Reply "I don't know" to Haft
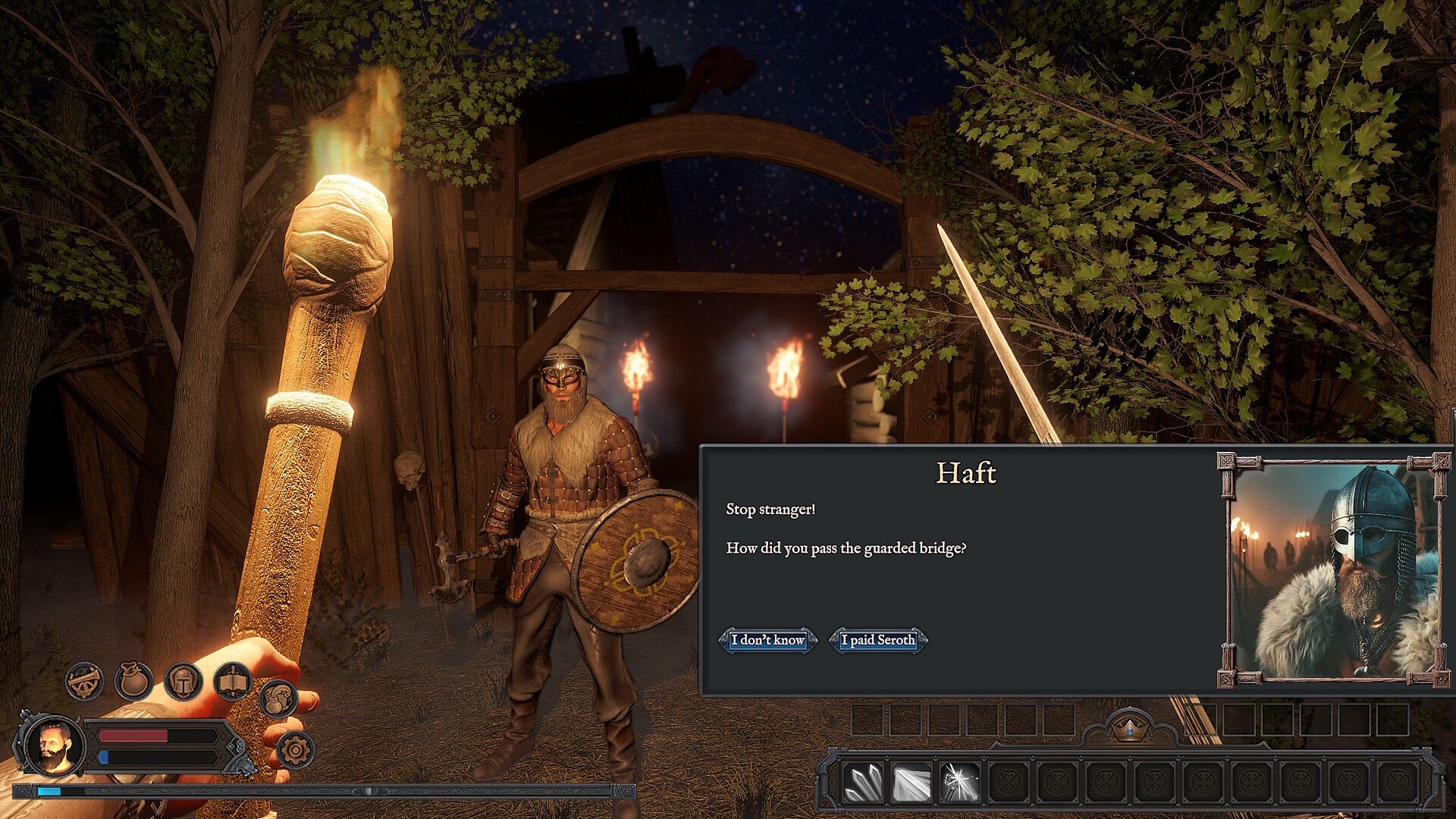 (767, 640)
